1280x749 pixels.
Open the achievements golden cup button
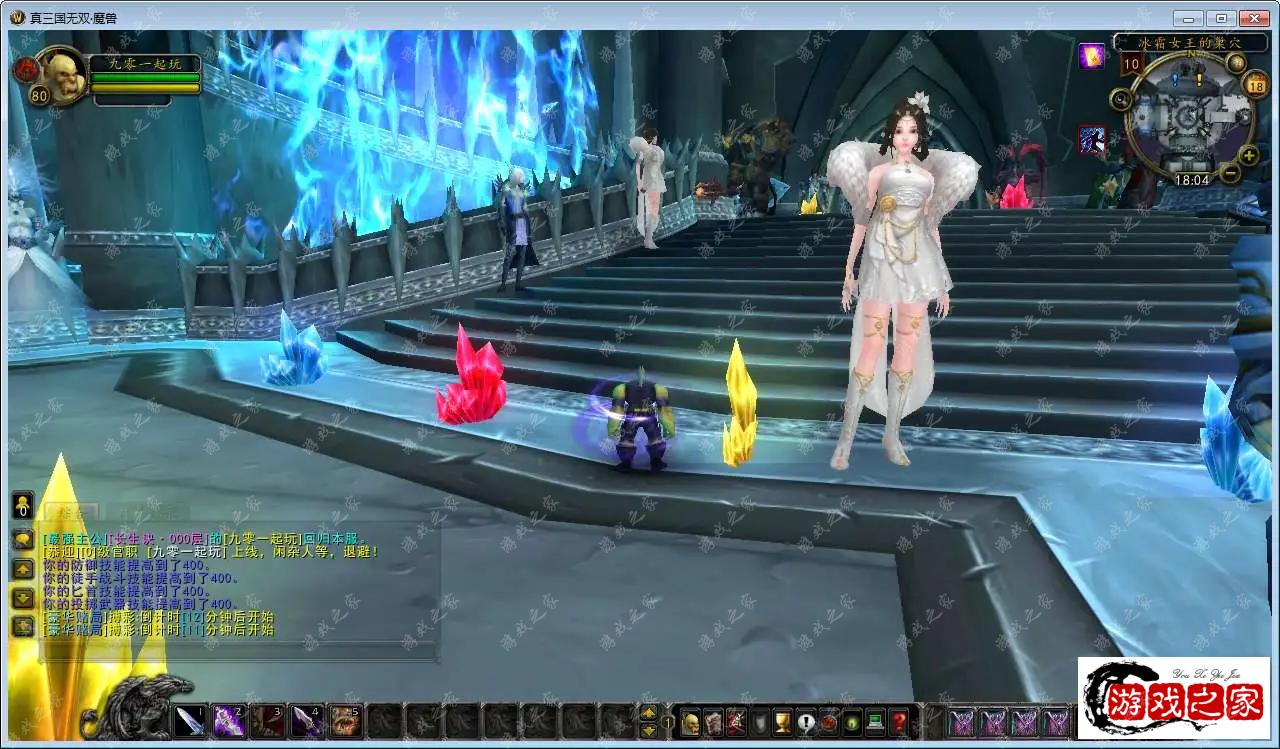(783, 722)
